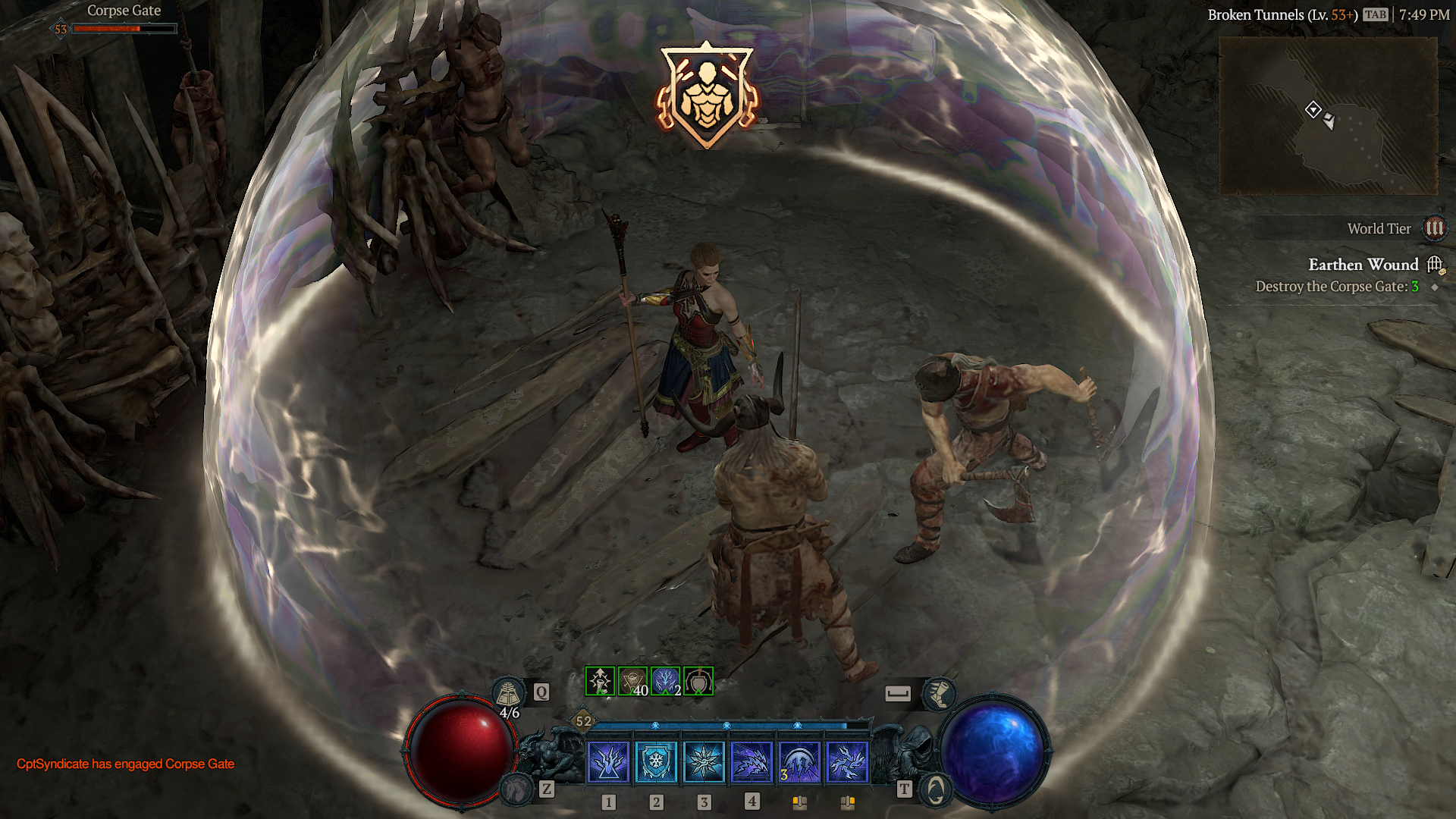
Task: Click the Corpse Gate target nameplate
Action: tap(124, 11)
